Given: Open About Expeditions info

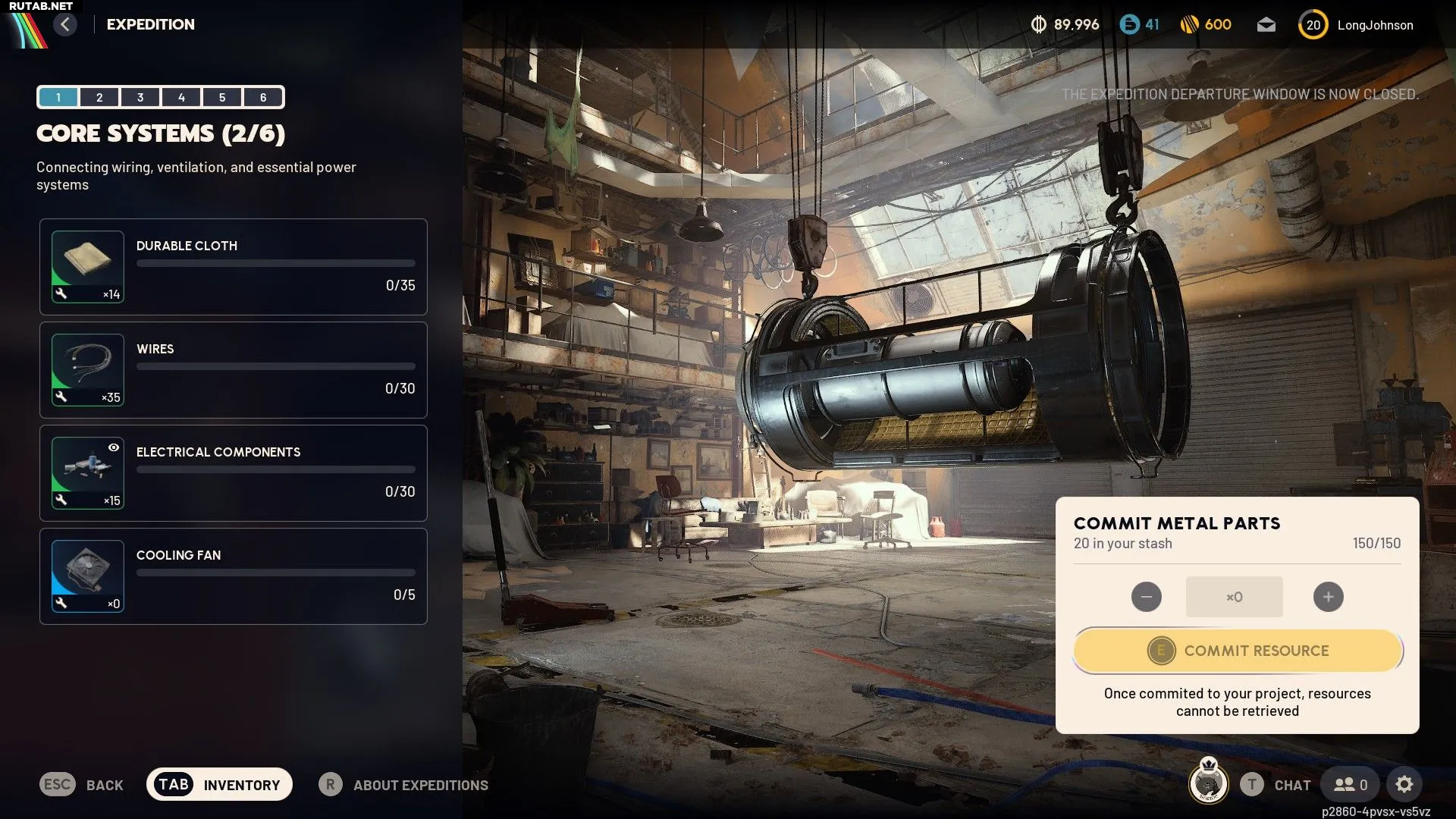Looking at the screenshot, I should [x=403, y=785].
